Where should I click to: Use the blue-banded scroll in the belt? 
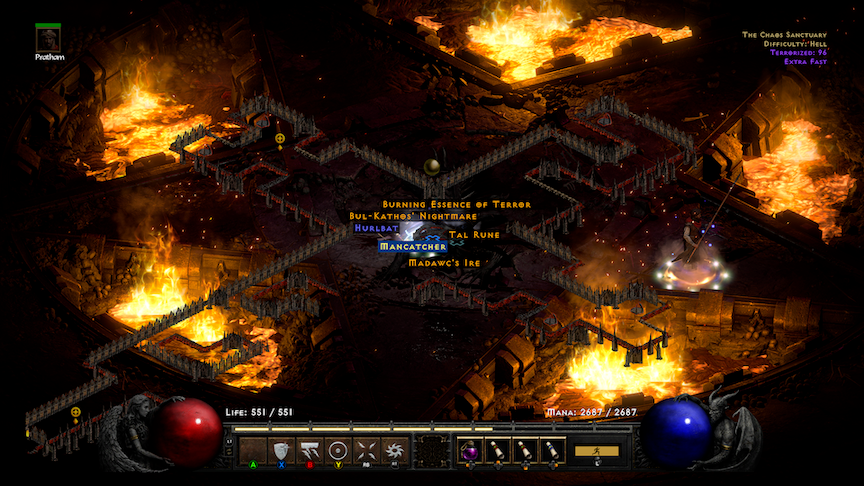click(552, 451)
